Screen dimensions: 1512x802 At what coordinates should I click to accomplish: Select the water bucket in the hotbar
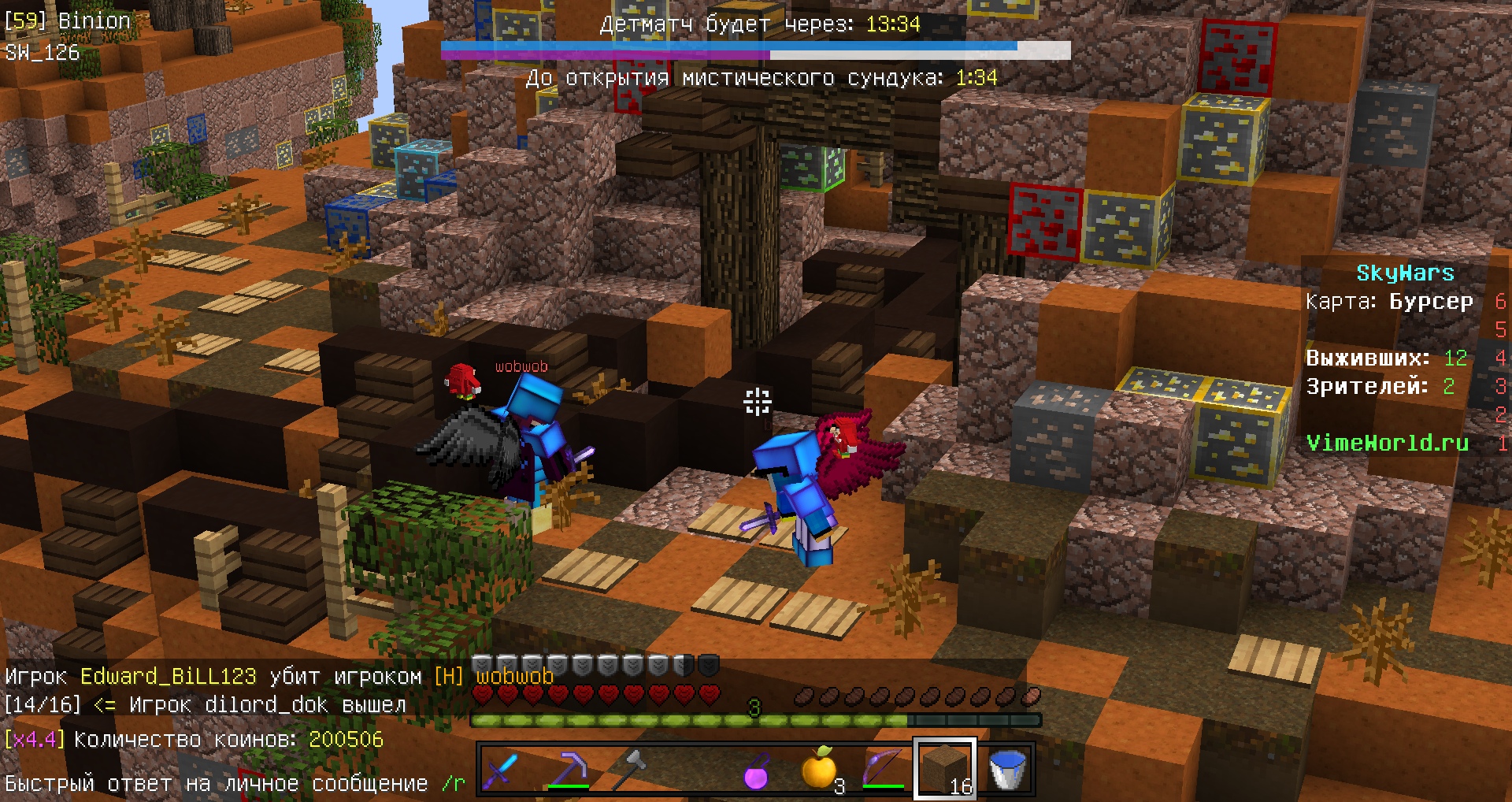1006,768
